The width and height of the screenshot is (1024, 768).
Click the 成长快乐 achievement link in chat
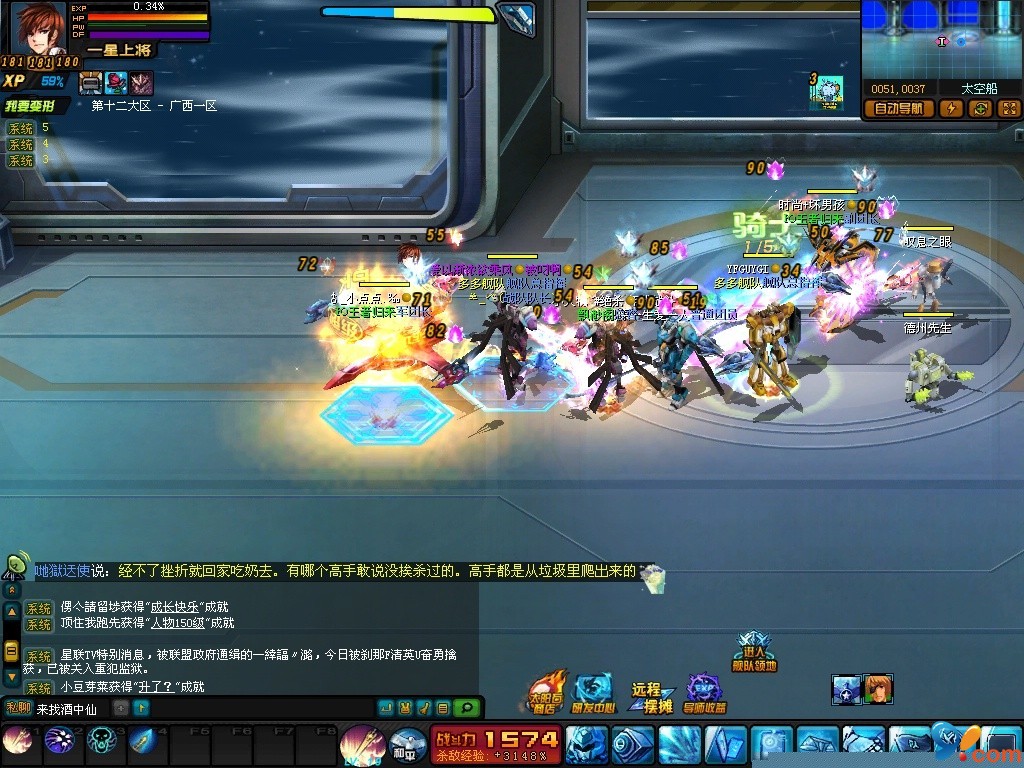174,606
